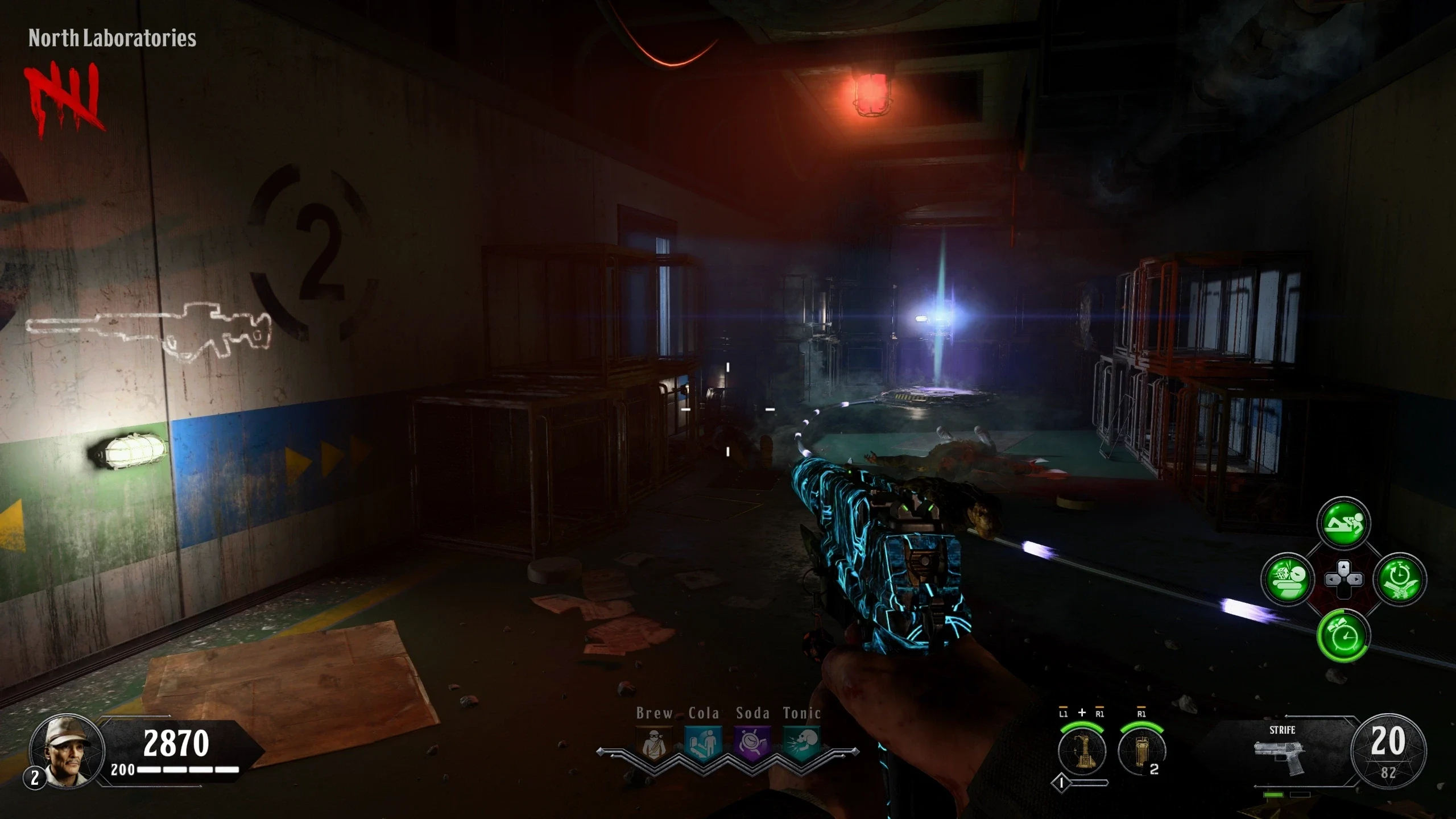Viewport: 1456px width, 819px height.
Task: Use the elixir with the crawling figure
Action: tap(1343, 523)
